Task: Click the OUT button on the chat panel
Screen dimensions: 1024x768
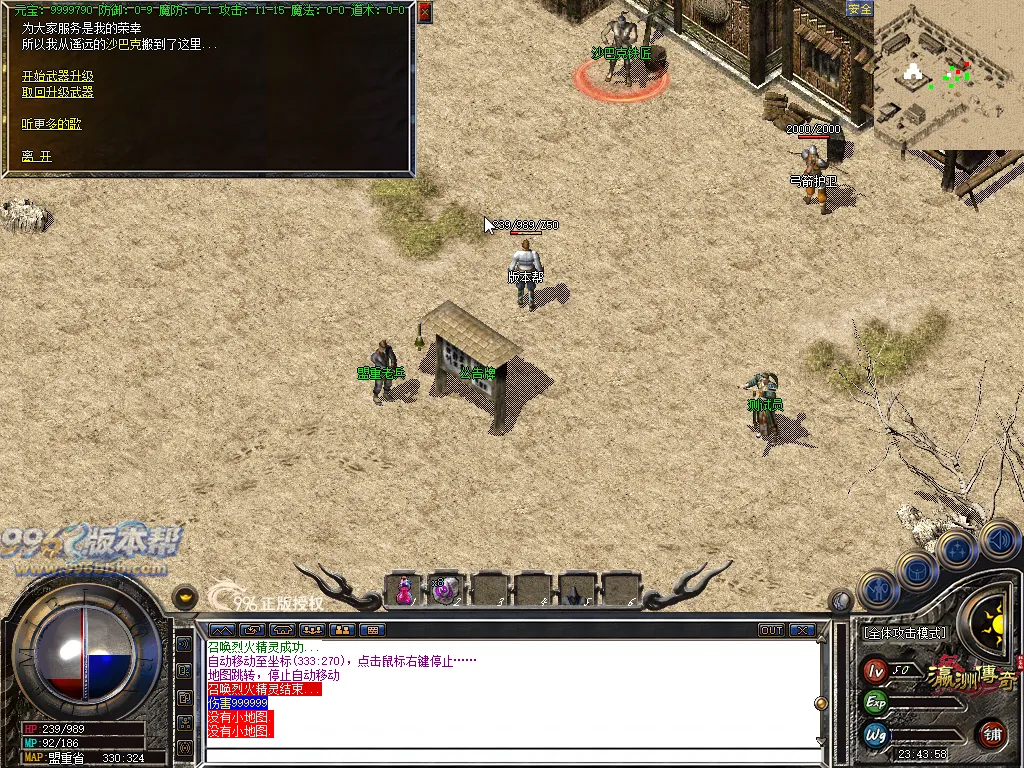Action: point(771,630)
